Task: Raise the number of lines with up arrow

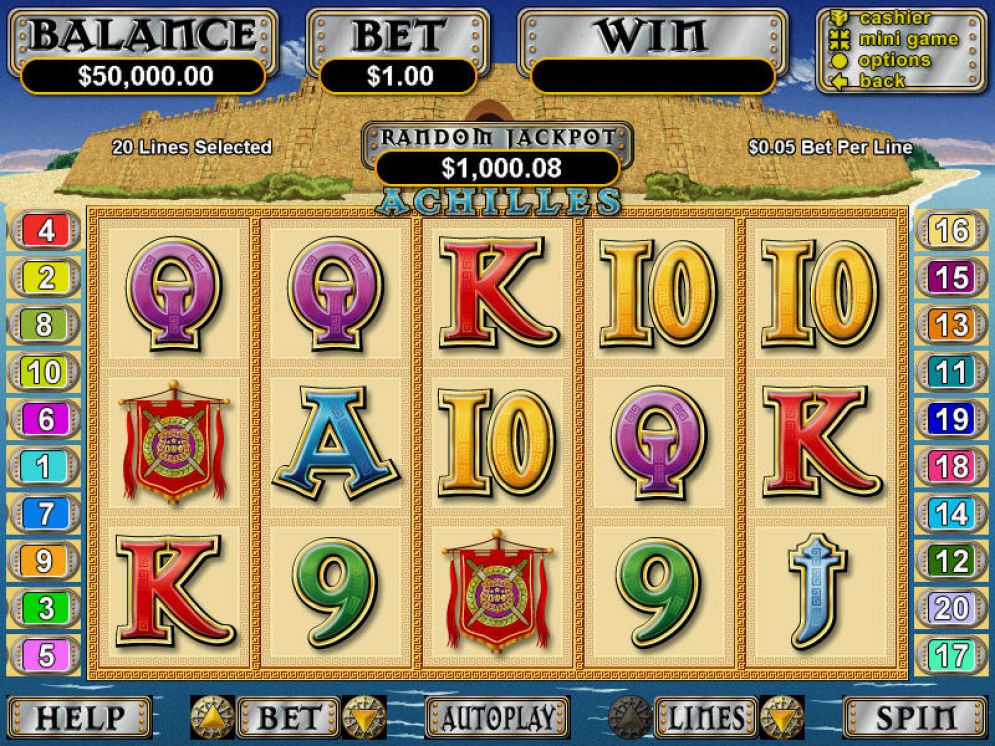Action: pyautogui.click(x=631, y=717)
